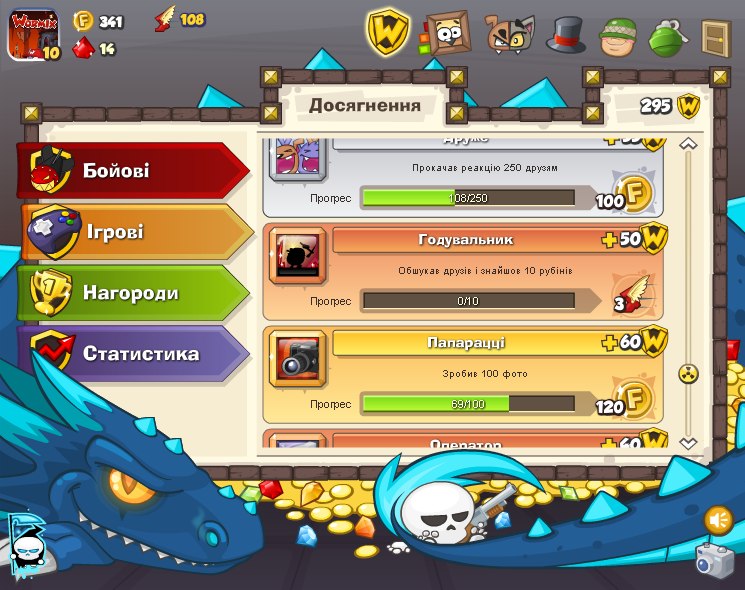745x590 pixels.
Task: Select the angry cat icon
Action: 509,35
